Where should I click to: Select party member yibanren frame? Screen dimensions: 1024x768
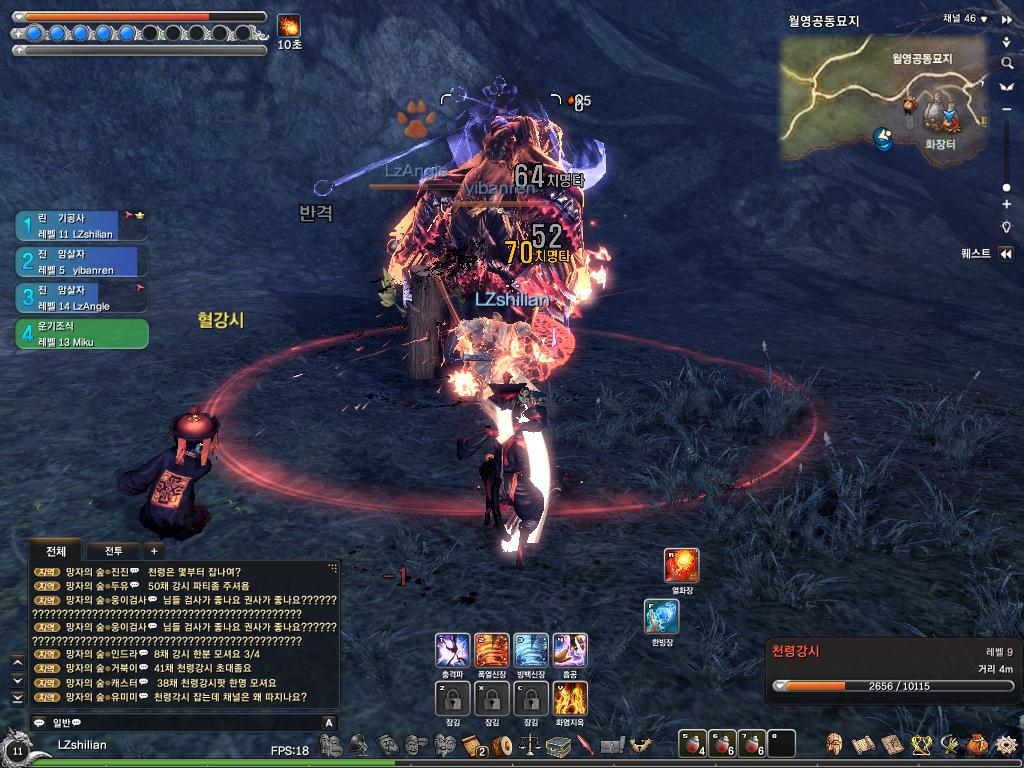coord(82,262)
